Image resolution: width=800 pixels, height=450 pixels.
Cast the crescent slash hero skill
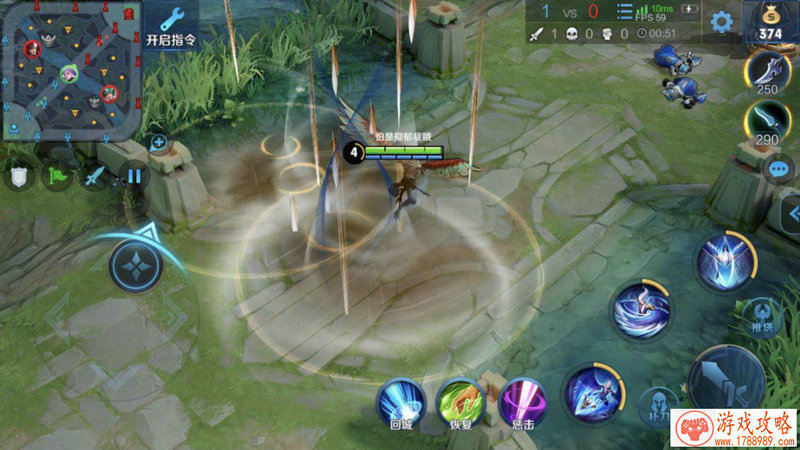click(x=640, y=310)
